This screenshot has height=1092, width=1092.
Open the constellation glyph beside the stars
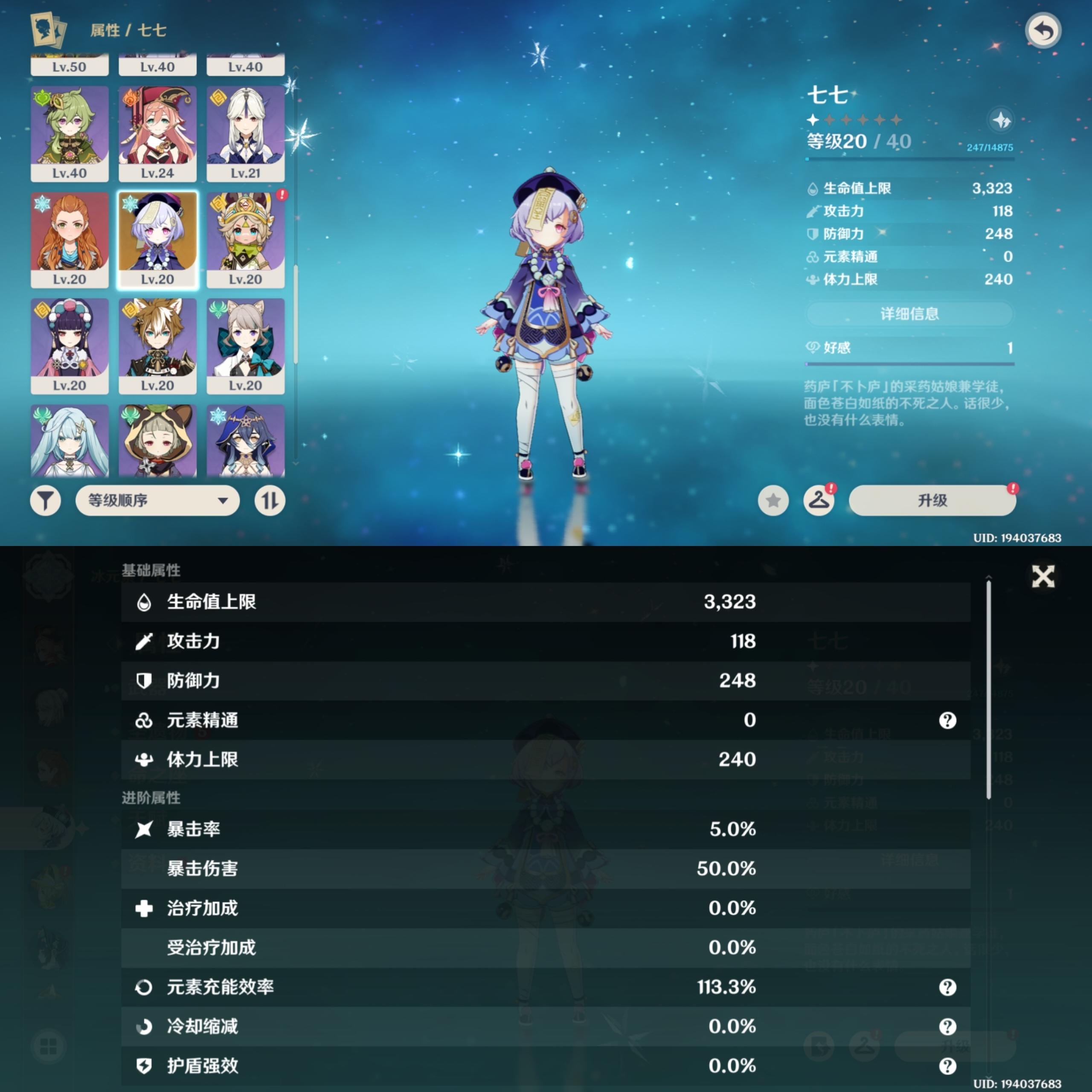[x=1000, y=120]
